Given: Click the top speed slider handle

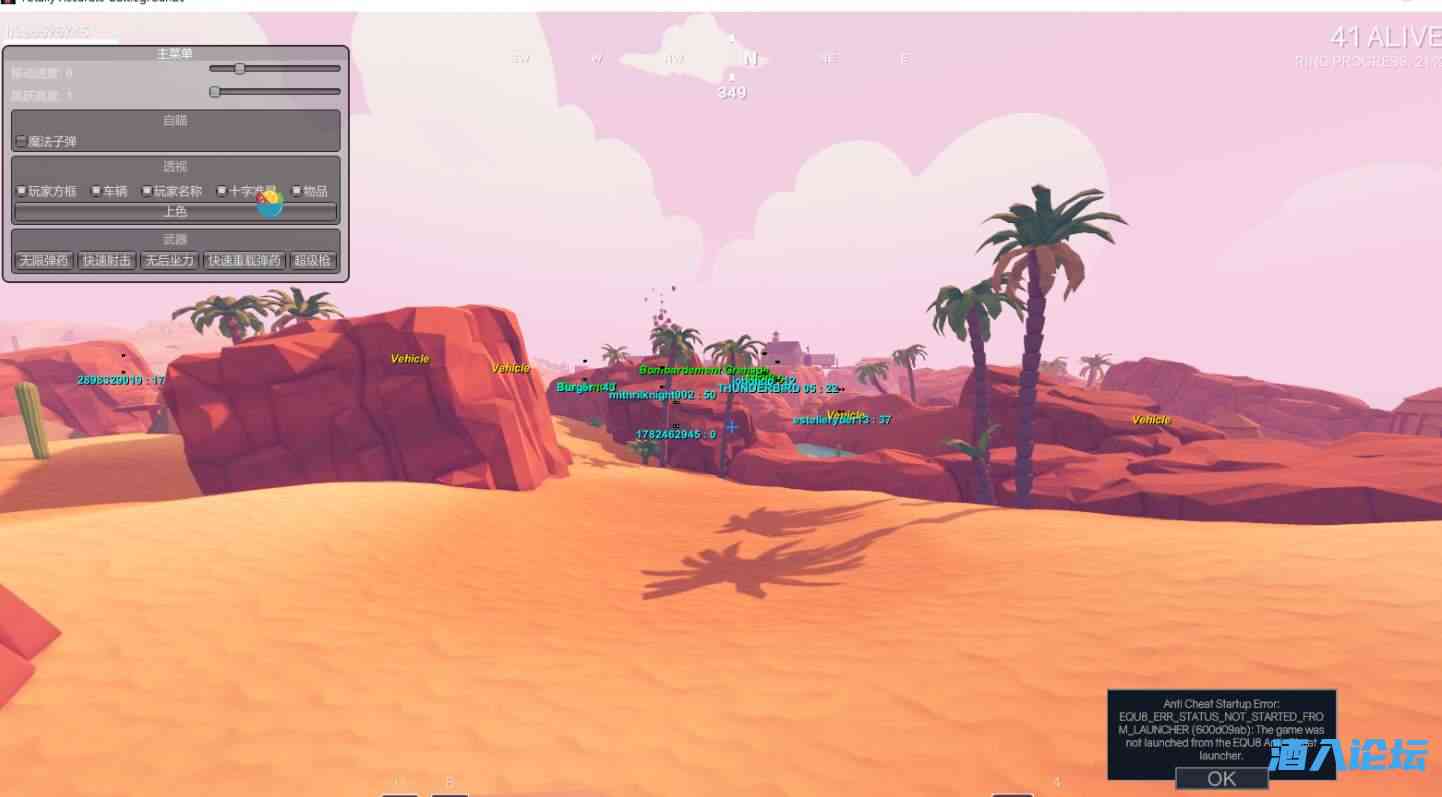Looking at the screenshot, I should pyautogui.click(x=239, y=68).
